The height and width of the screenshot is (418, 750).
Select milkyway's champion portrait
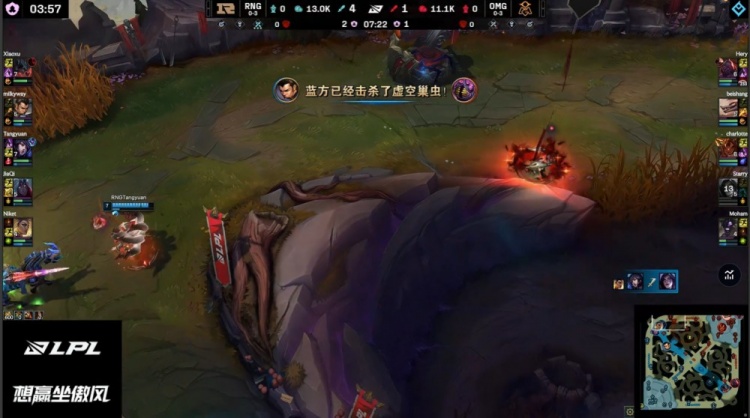[24, 108]
